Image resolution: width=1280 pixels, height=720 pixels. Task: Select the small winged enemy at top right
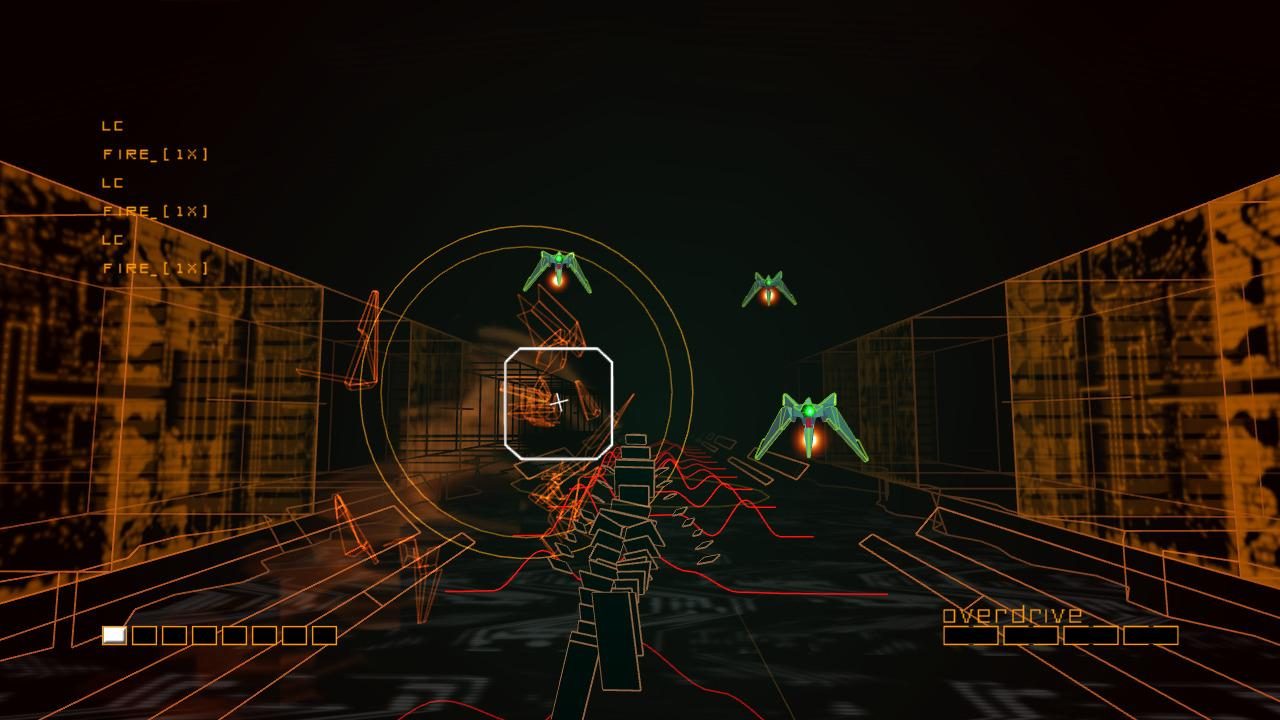coord(770,285)
